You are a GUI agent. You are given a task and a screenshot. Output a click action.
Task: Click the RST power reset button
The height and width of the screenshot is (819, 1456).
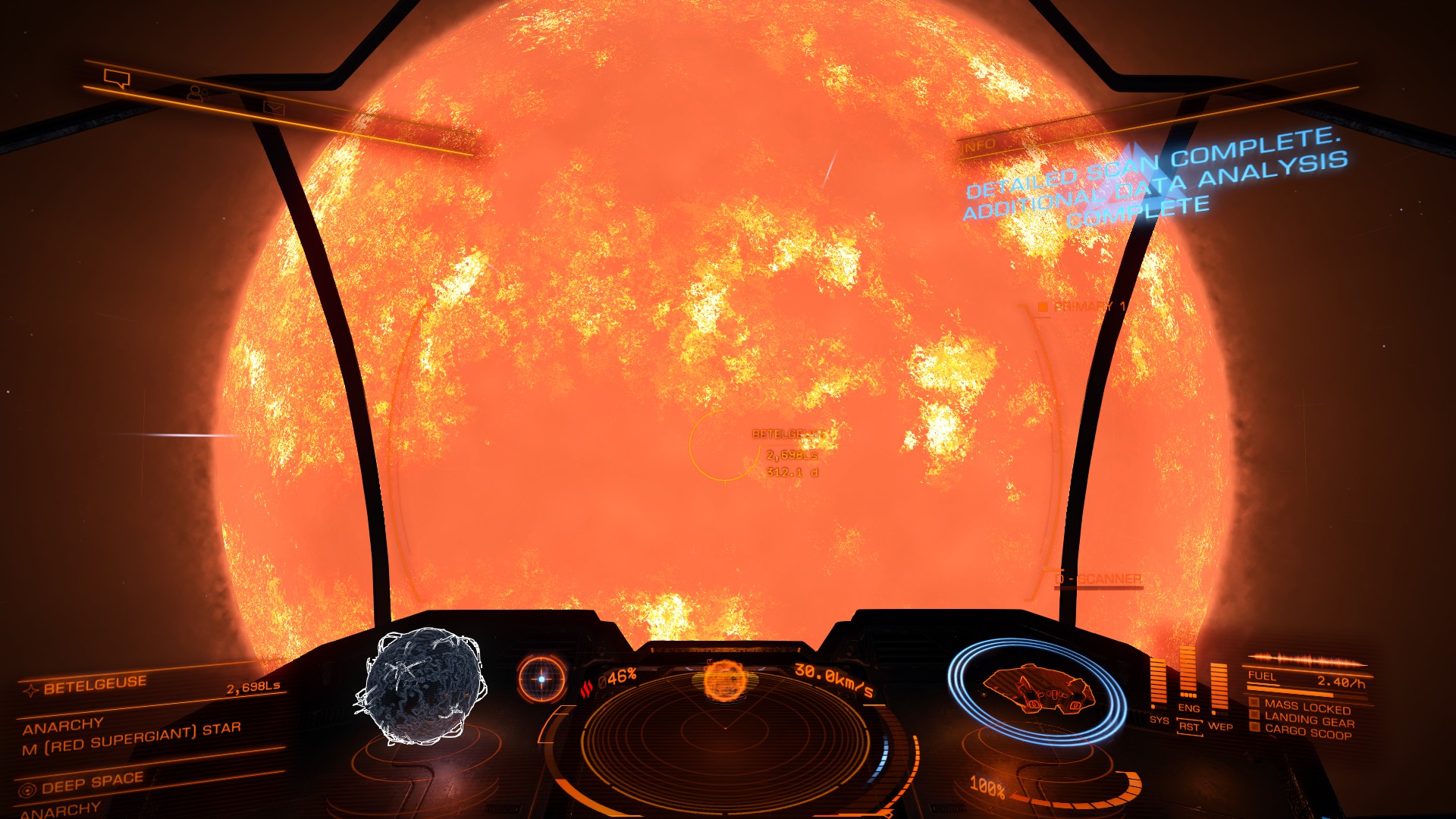tap(1189, 726)
